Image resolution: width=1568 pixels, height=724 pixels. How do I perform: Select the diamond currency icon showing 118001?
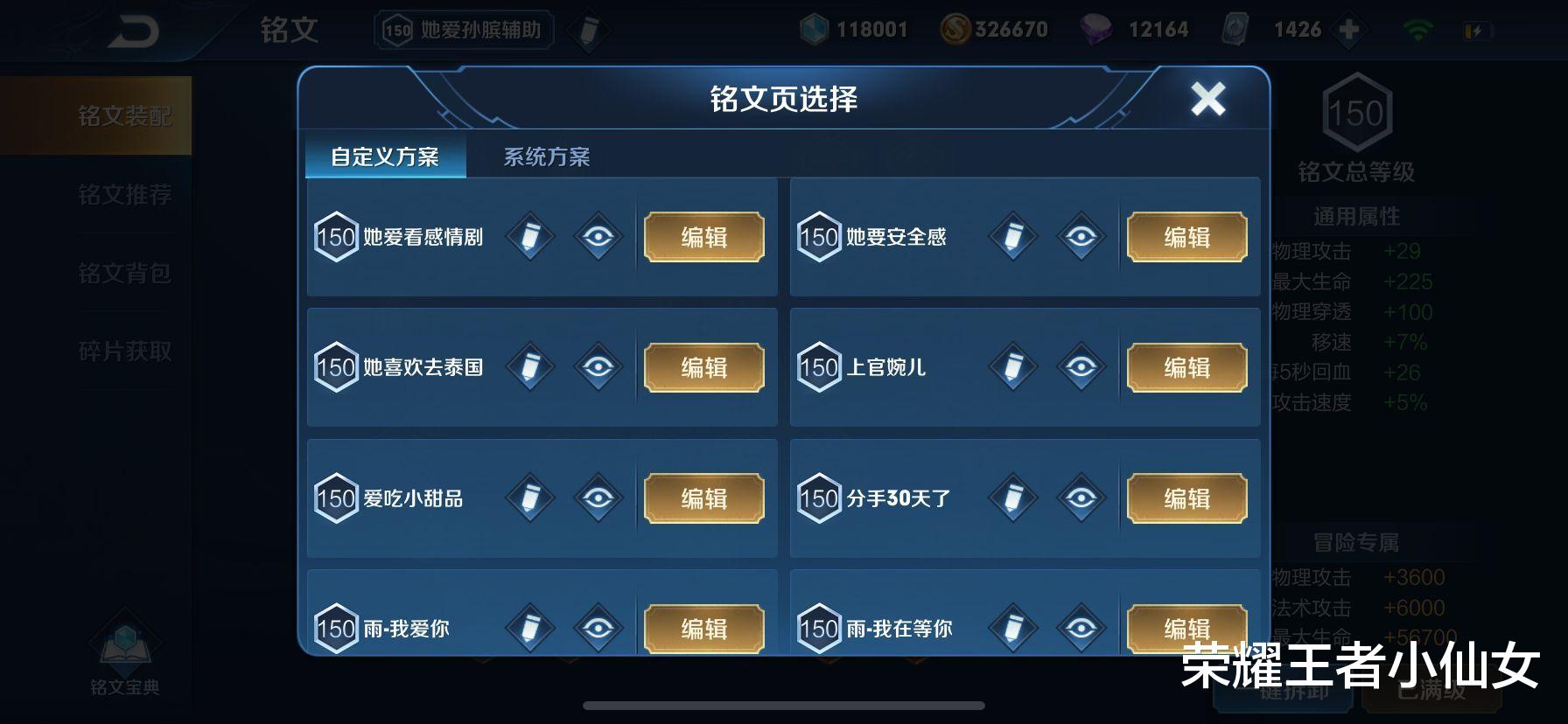point(815,29)
